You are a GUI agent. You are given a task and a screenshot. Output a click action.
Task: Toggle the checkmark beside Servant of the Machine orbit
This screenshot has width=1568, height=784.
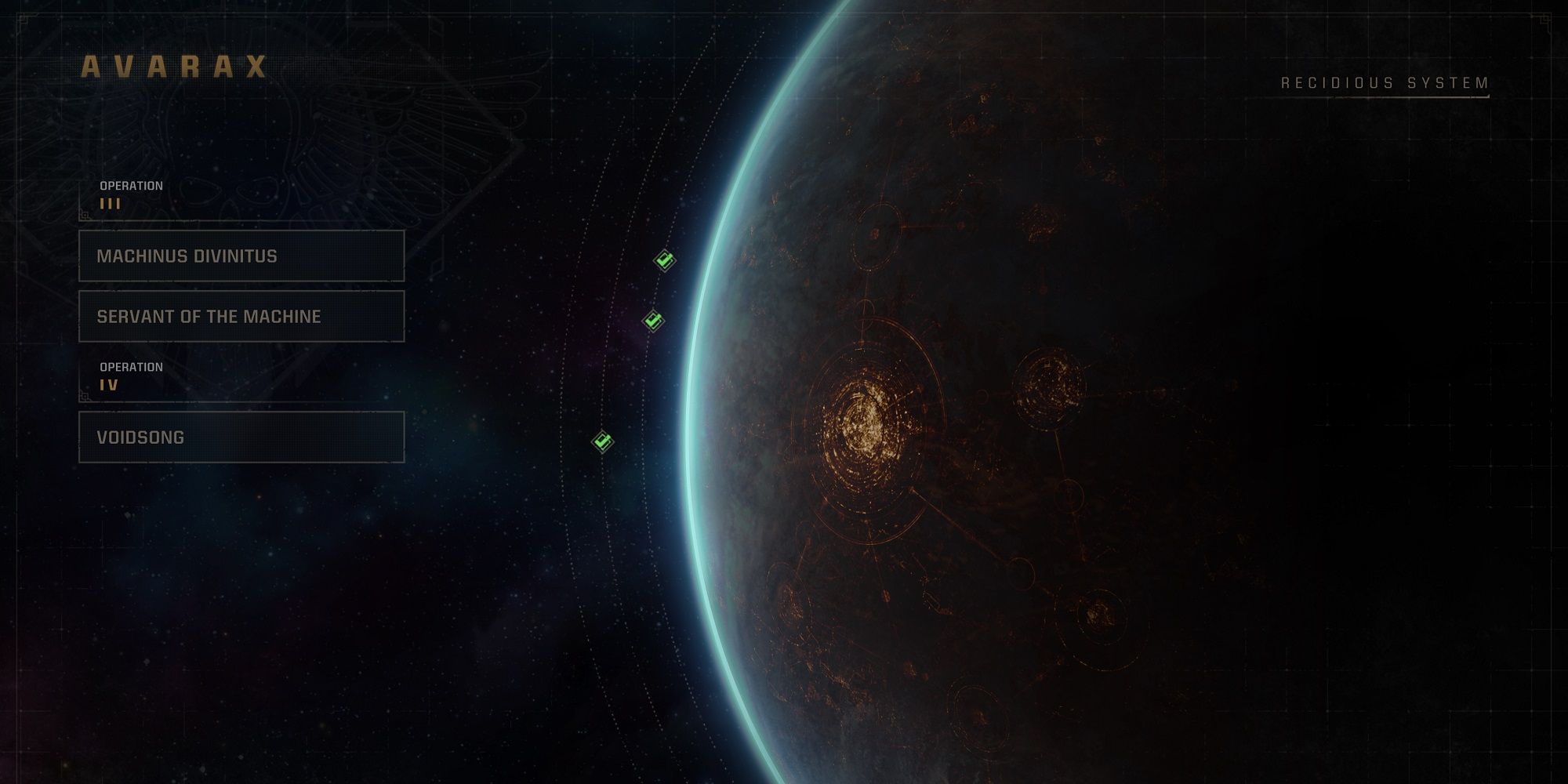click(652, 320)
